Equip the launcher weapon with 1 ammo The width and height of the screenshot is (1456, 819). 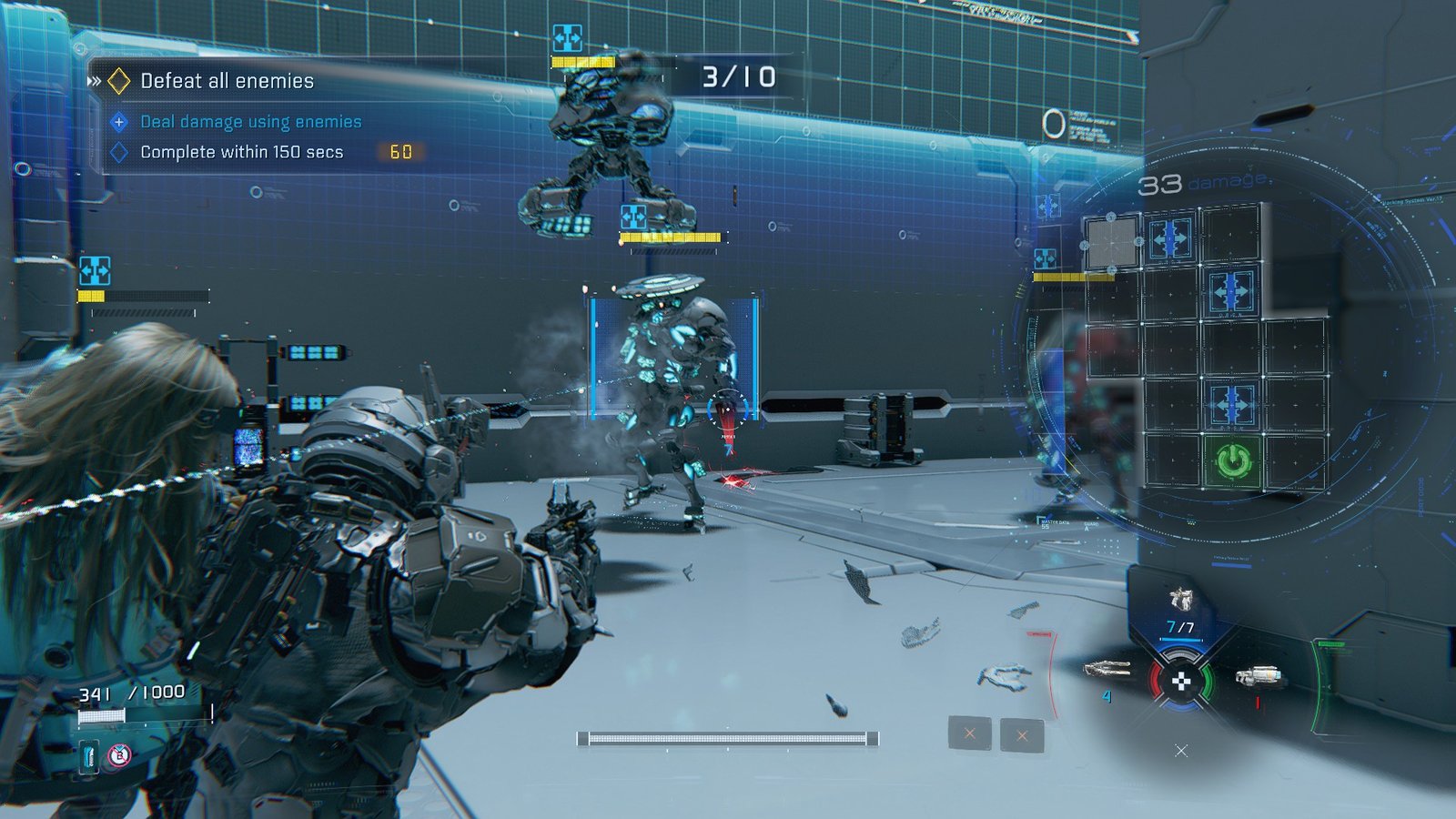[x=1259, y=676]
